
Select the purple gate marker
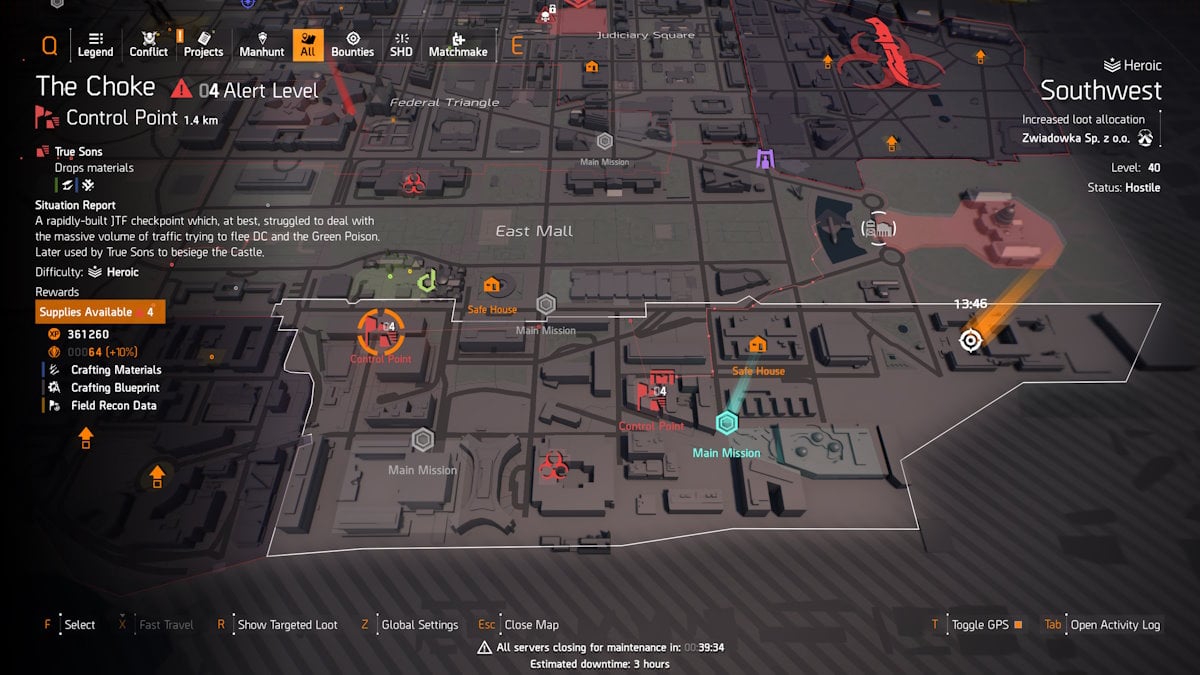pos(766,159)
